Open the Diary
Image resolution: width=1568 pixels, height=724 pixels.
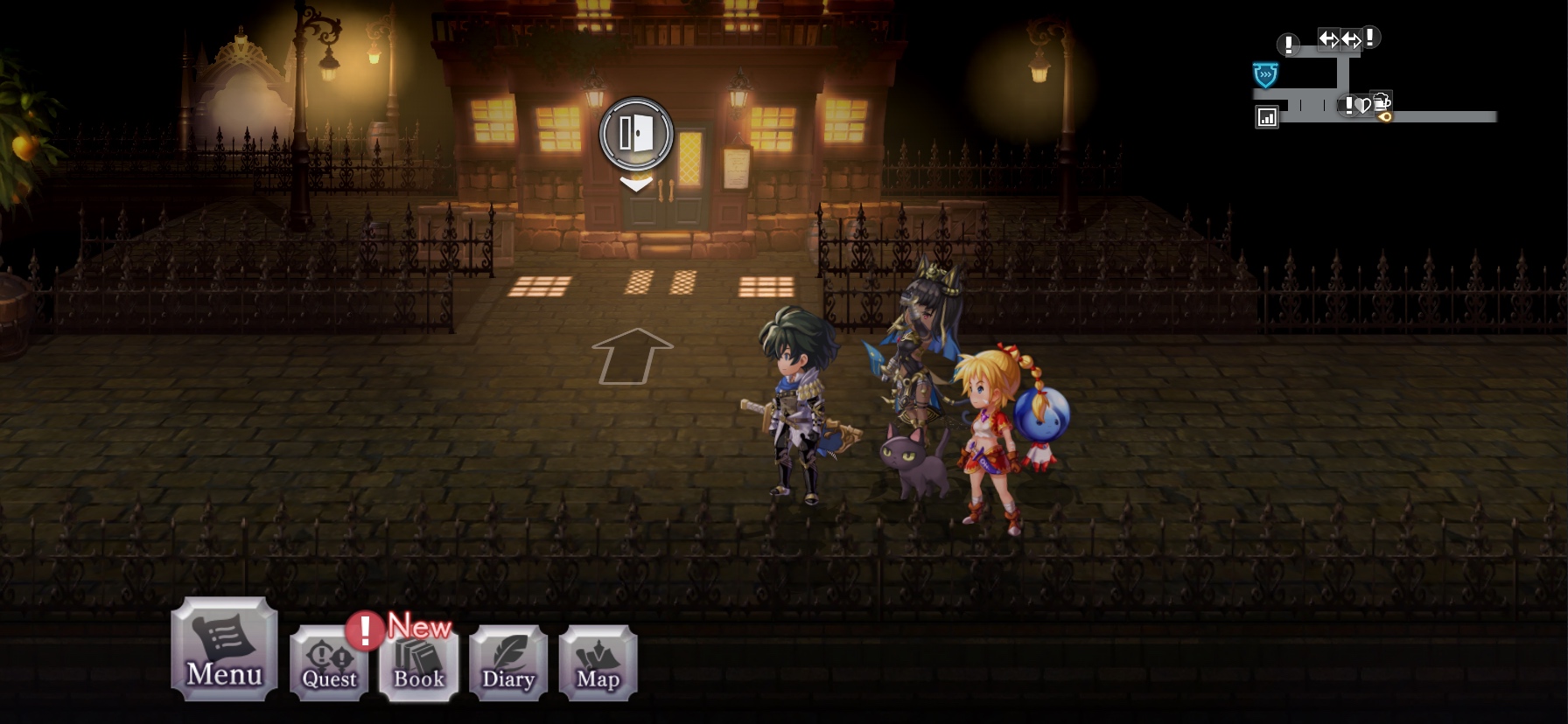507,663
